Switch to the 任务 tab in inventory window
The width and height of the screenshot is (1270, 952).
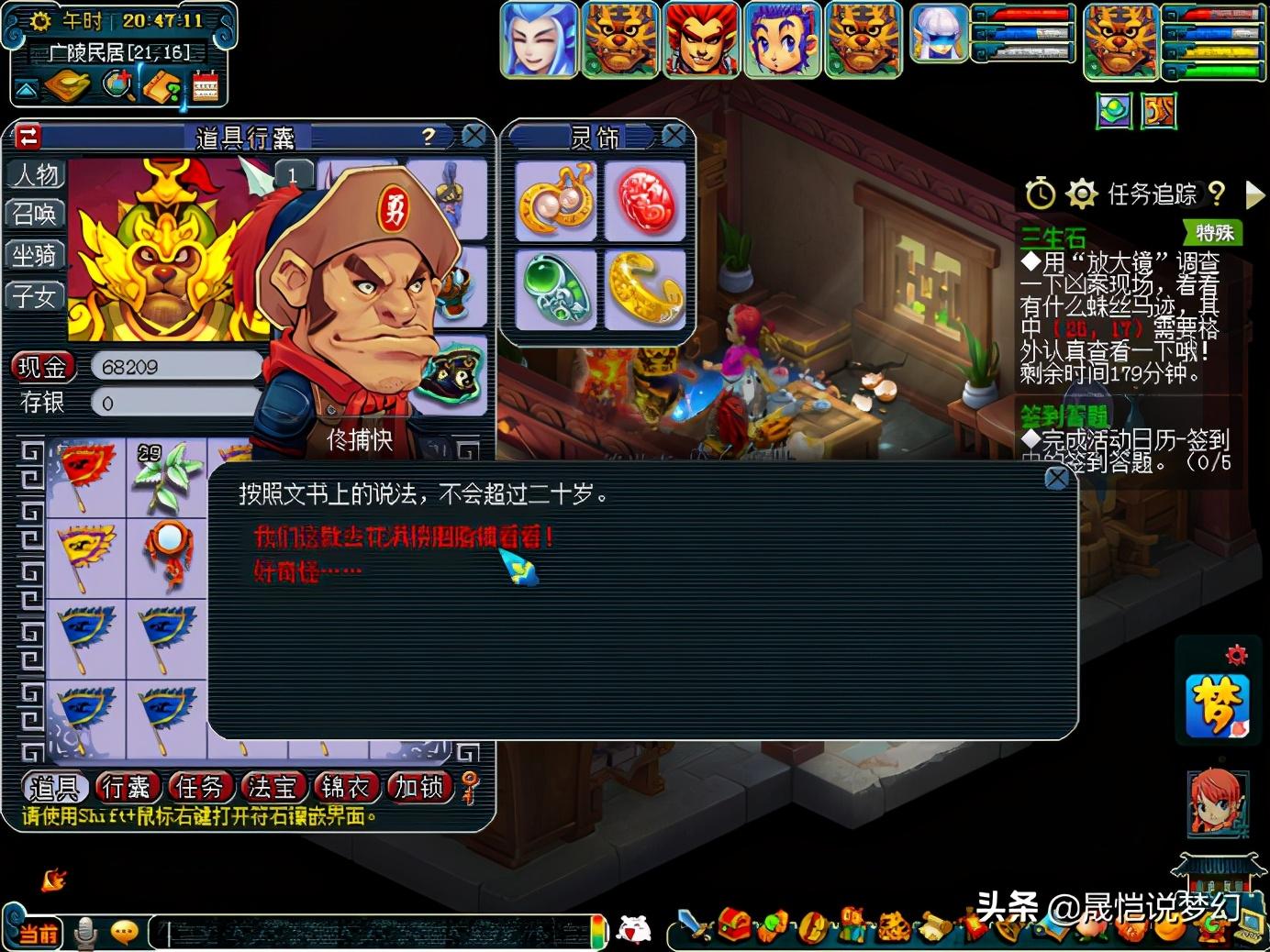click(202, 787)
